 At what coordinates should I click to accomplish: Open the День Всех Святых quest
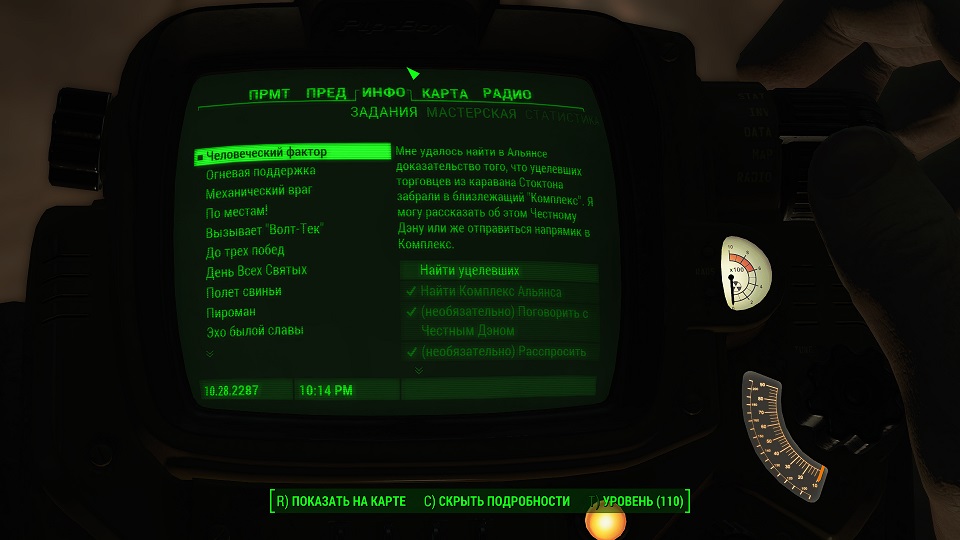click(256, 271)
